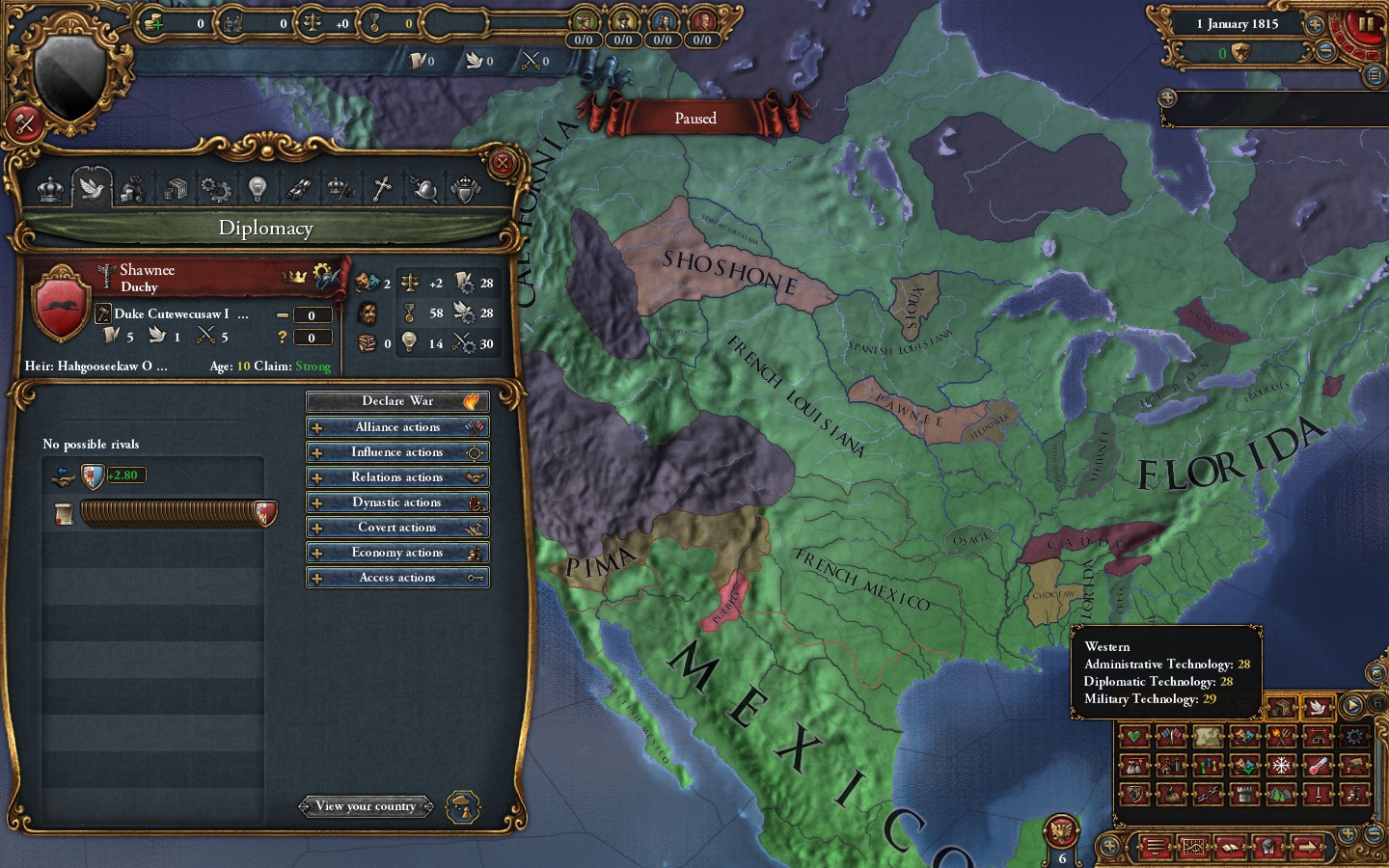This screenshot has width=1389, height=868.
Task: Open the Trade tab with goods crate icon
Action: [x=175, y=188]
